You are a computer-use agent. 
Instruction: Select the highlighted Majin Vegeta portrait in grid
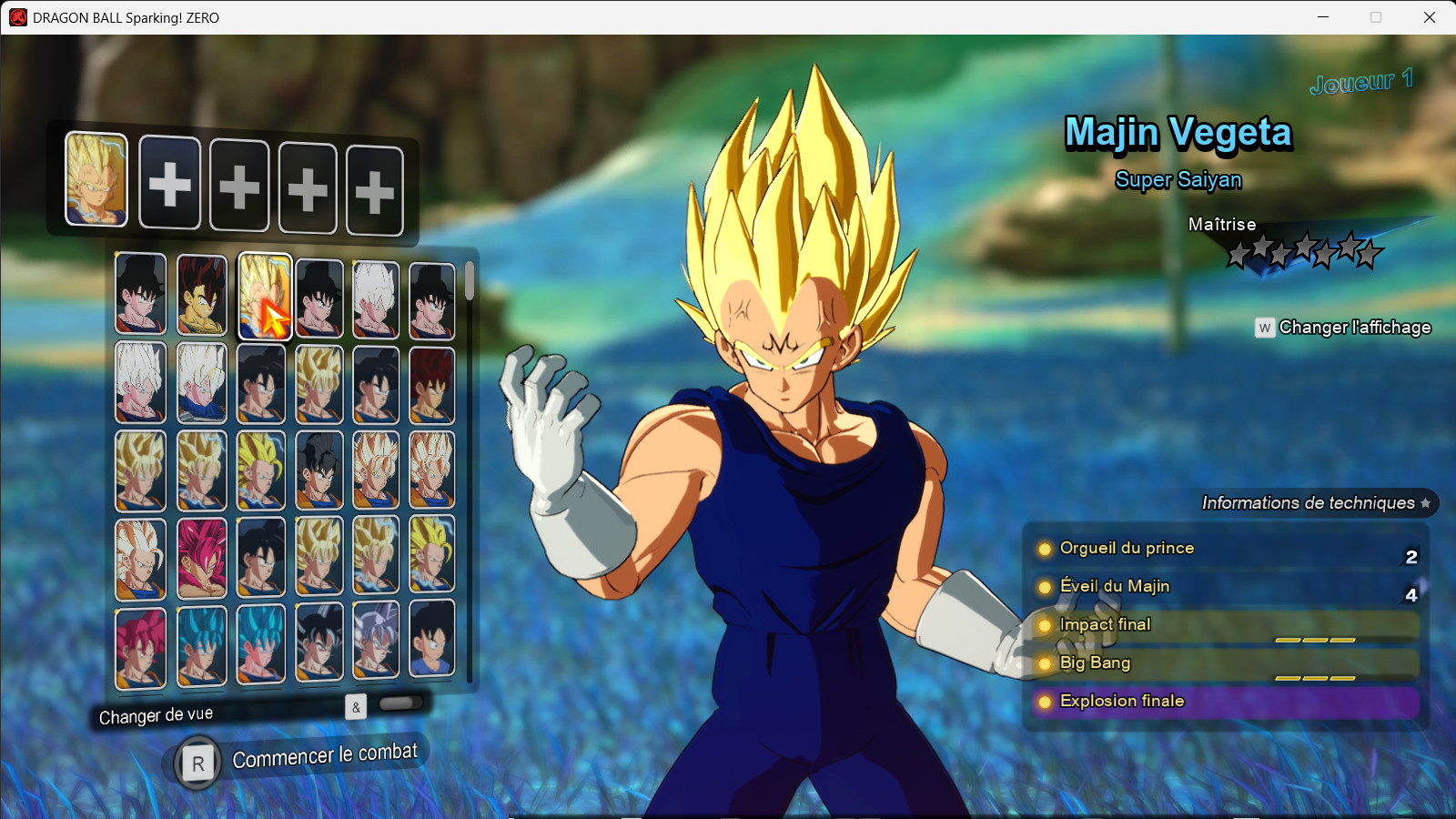(264, 297)
